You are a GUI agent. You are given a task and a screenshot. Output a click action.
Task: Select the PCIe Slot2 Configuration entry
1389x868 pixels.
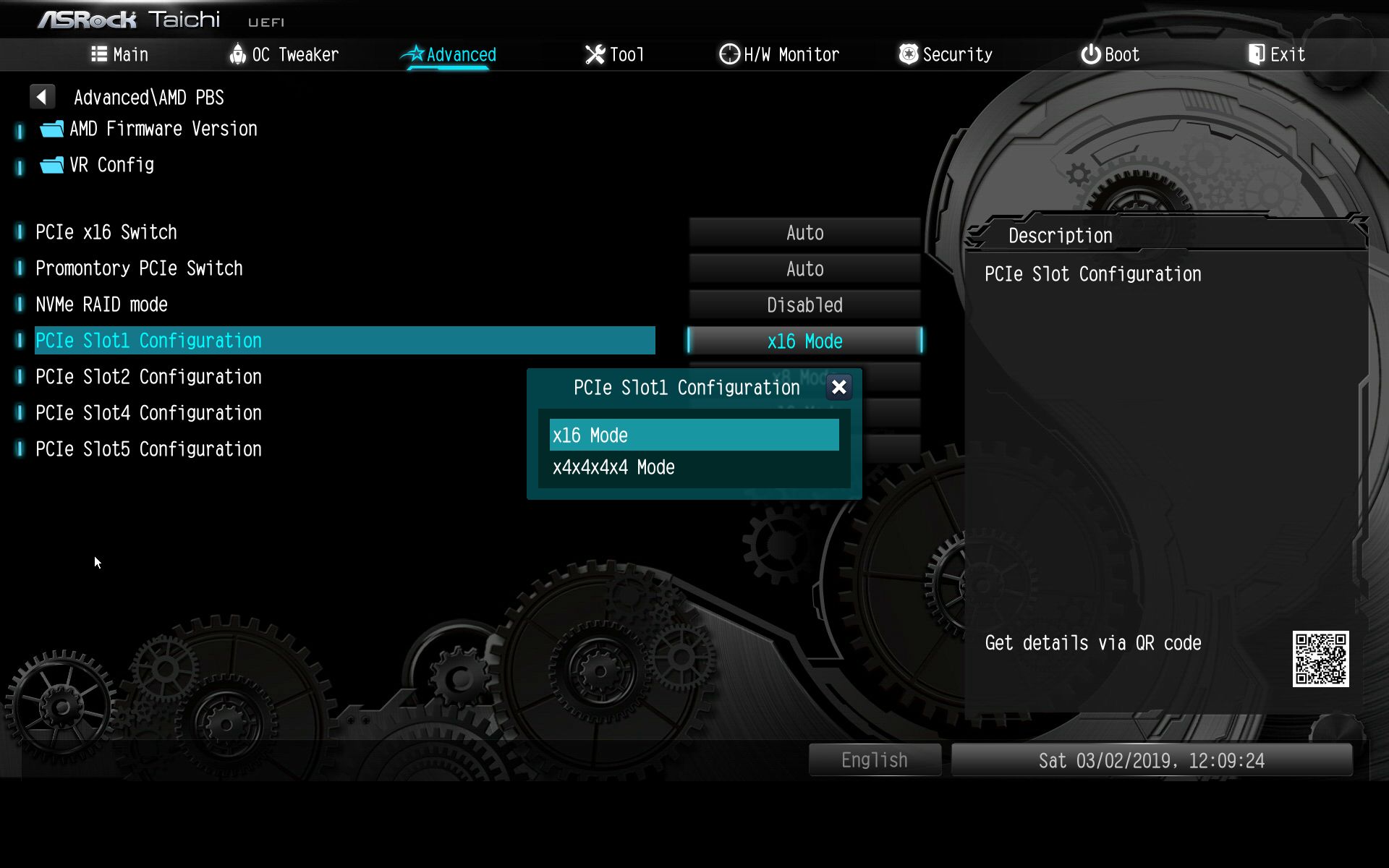[148, 377]
